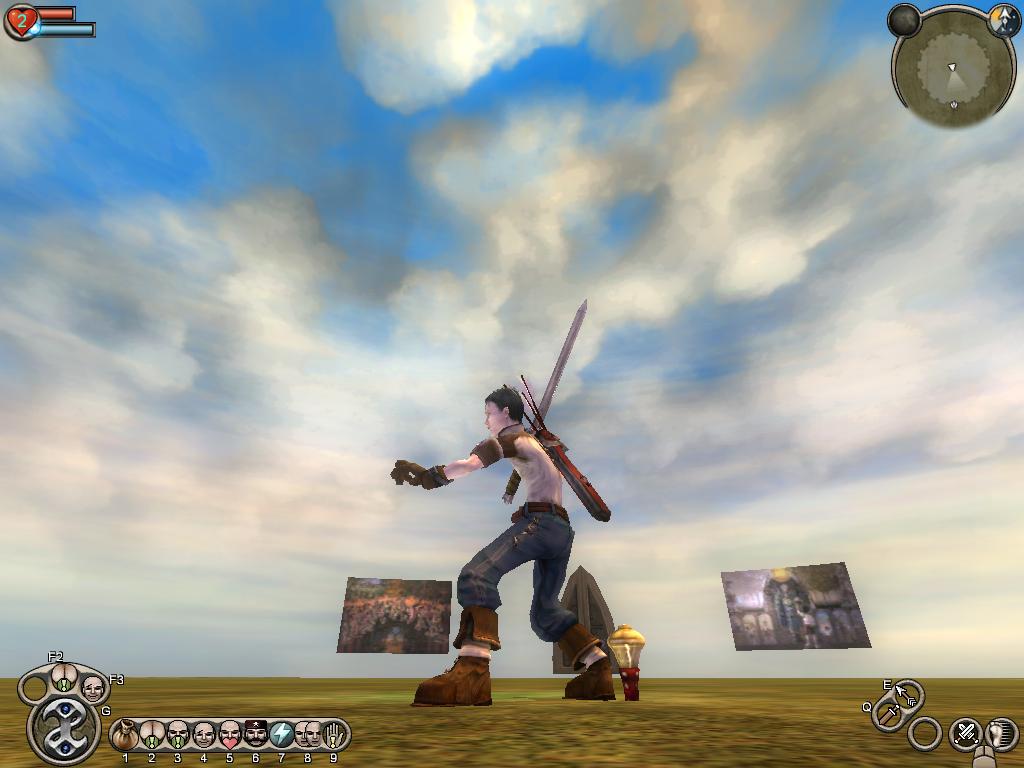Choose the smirking face expression in slot 4
Screen dimensions: 1024x768
click(203, 736)
